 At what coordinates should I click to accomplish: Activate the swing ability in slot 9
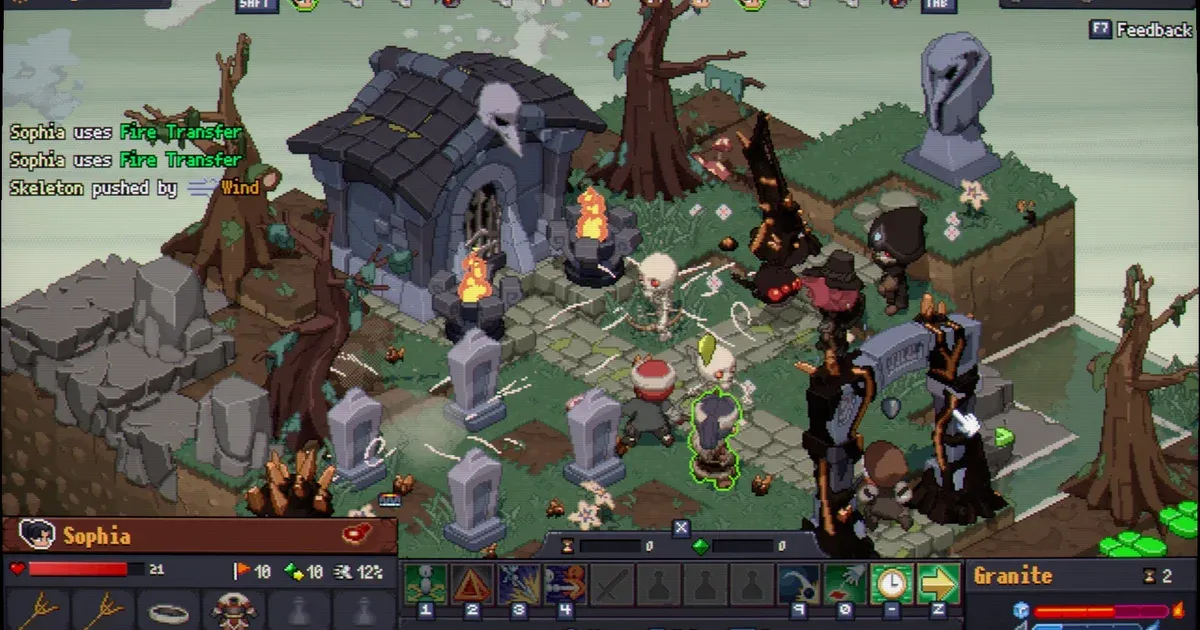pyautogui.click(x=798, y=583)
